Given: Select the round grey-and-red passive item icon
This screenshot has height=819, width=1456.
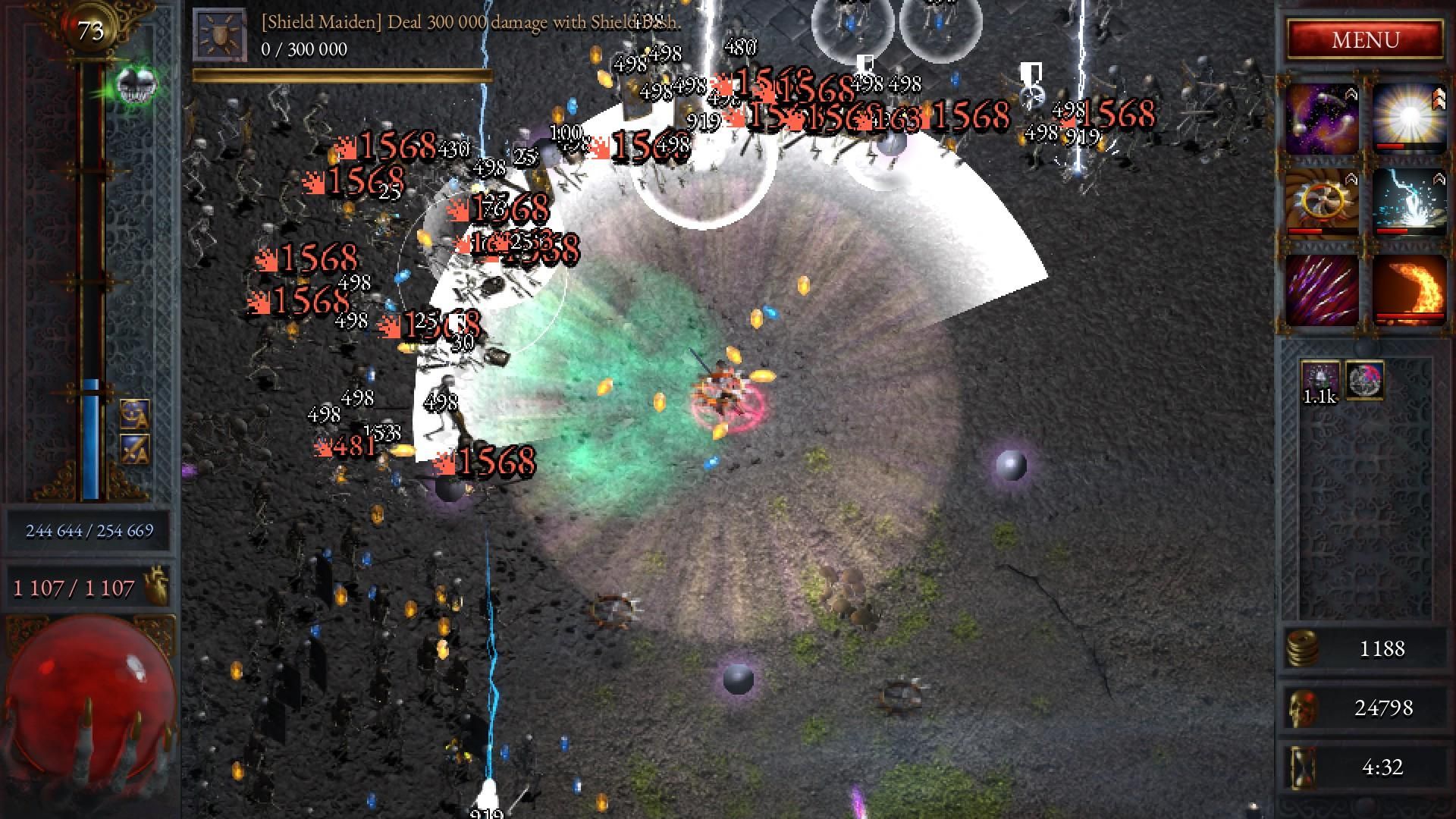Looking at the screenshot, I should coord(1364,380).
